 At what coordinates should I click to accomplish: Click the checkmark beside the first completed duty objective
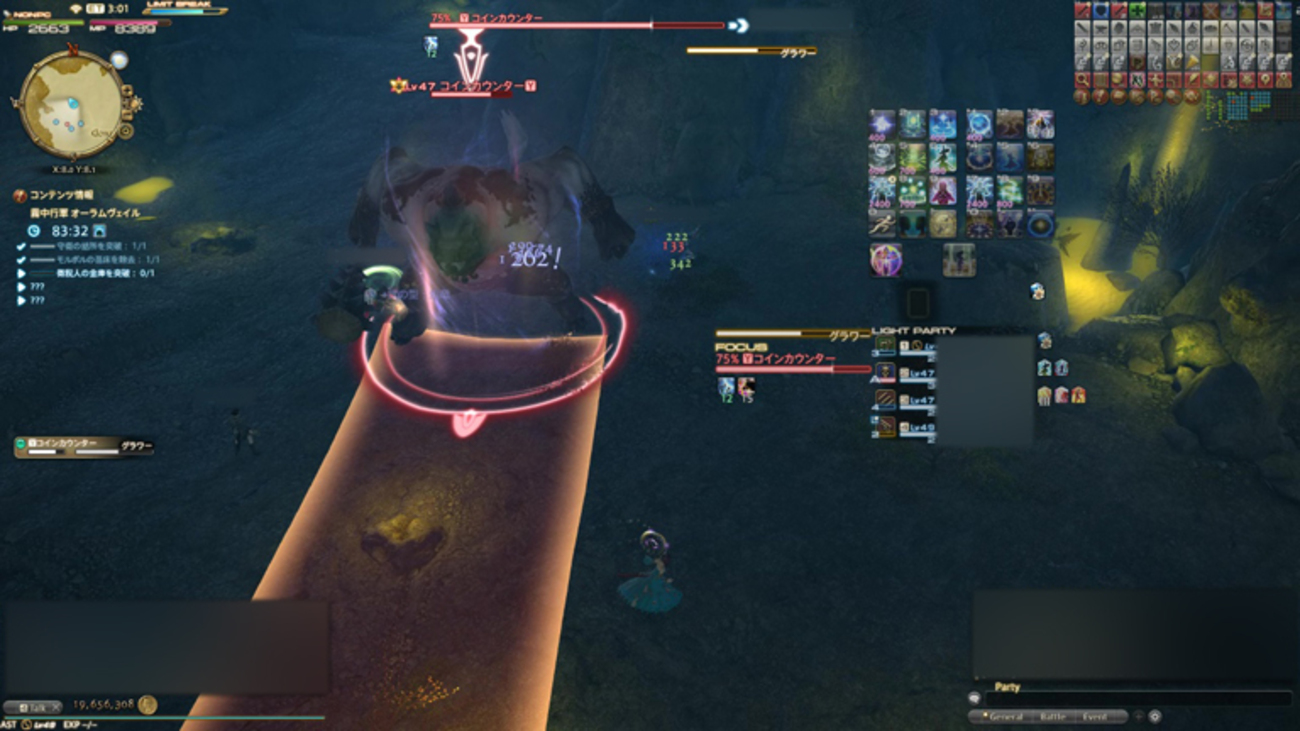[21, 245]
